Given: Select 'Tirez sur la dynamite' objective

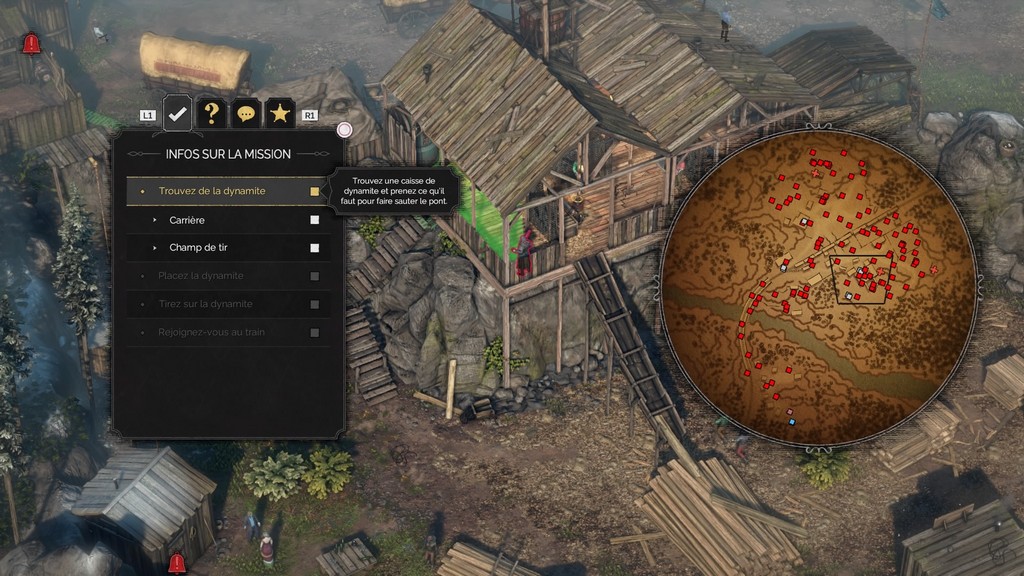Looking at the screenshot, I should [x=205, y=304].
